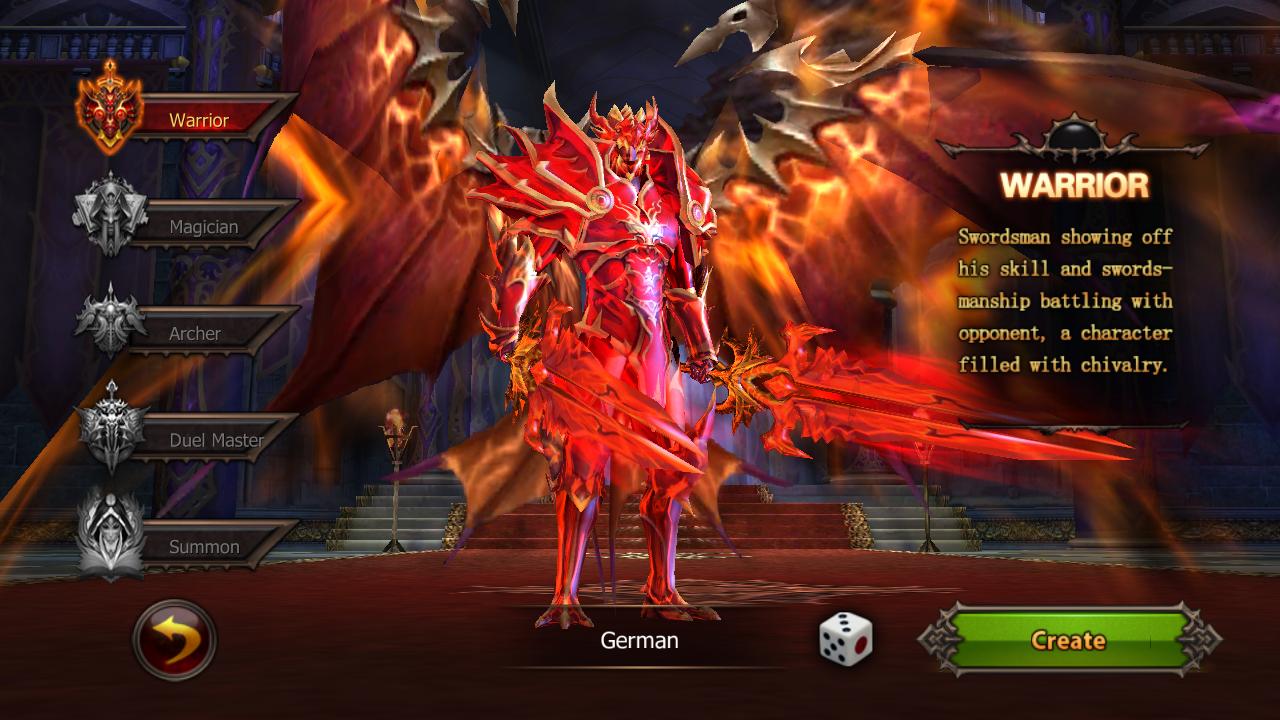Choose the Magician class
Screen dimensions: 1280x720
coord(203,227)
